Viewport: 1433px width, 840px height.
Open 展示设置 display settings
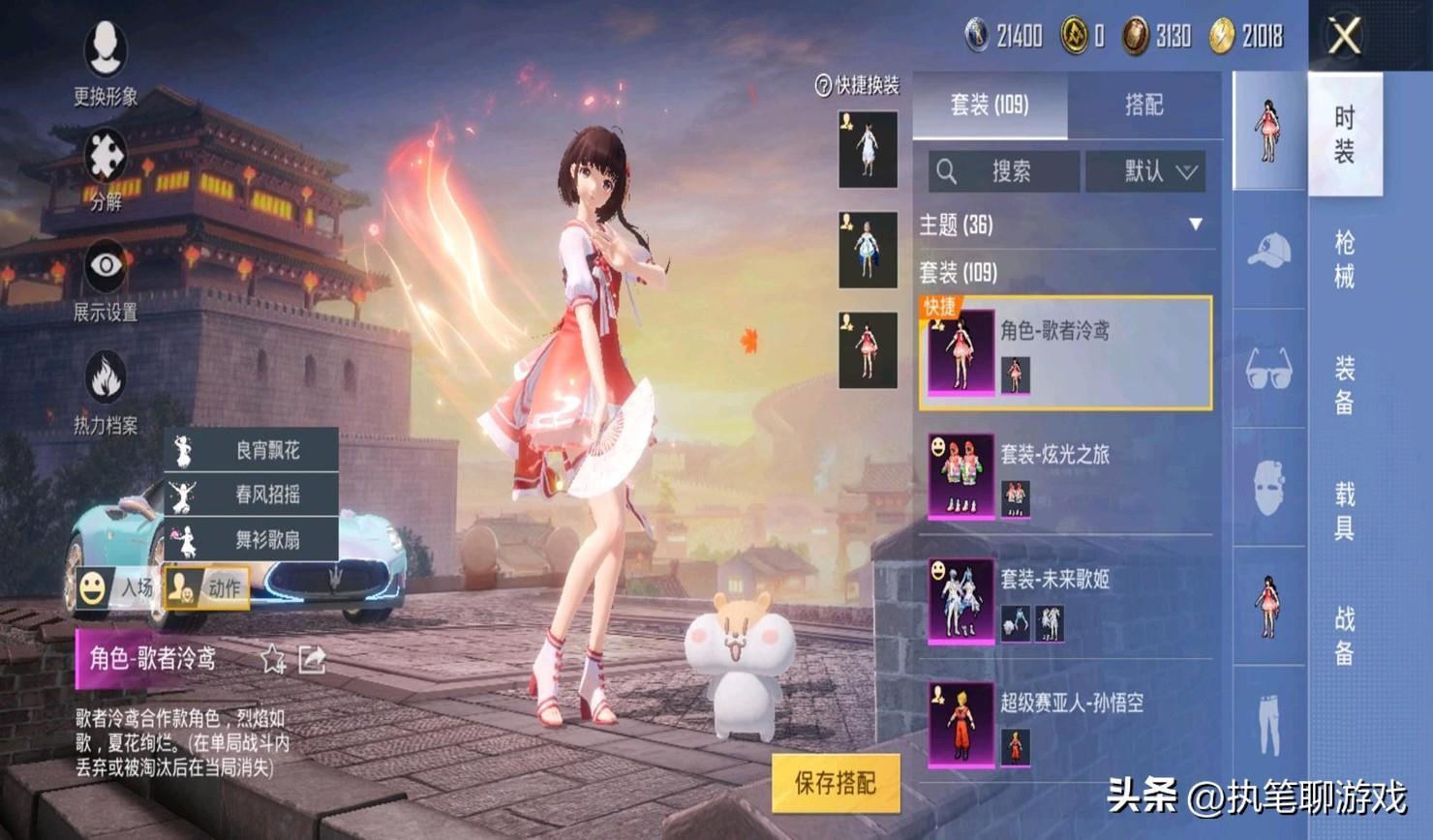click(106, 281)
